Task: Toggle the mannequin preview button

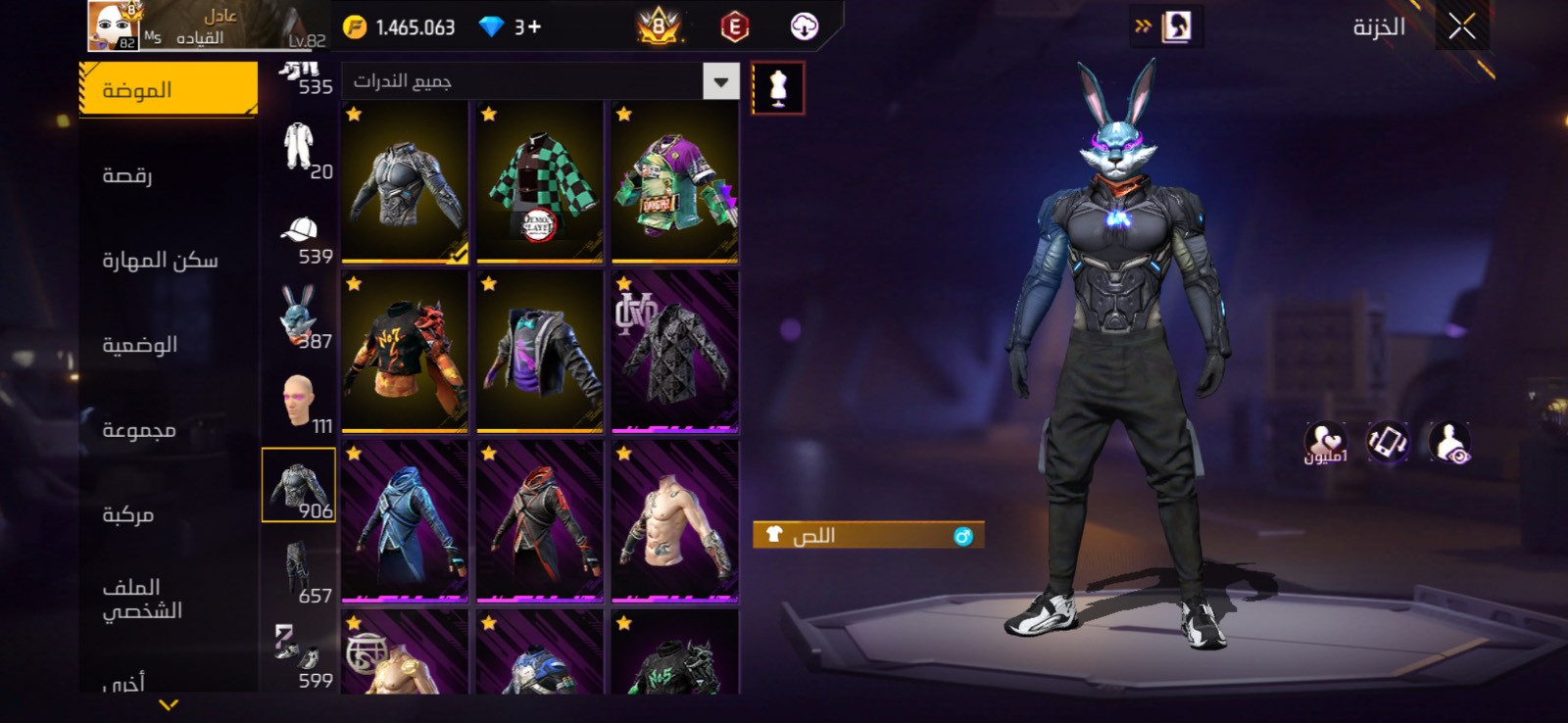Action: (778, 88)
